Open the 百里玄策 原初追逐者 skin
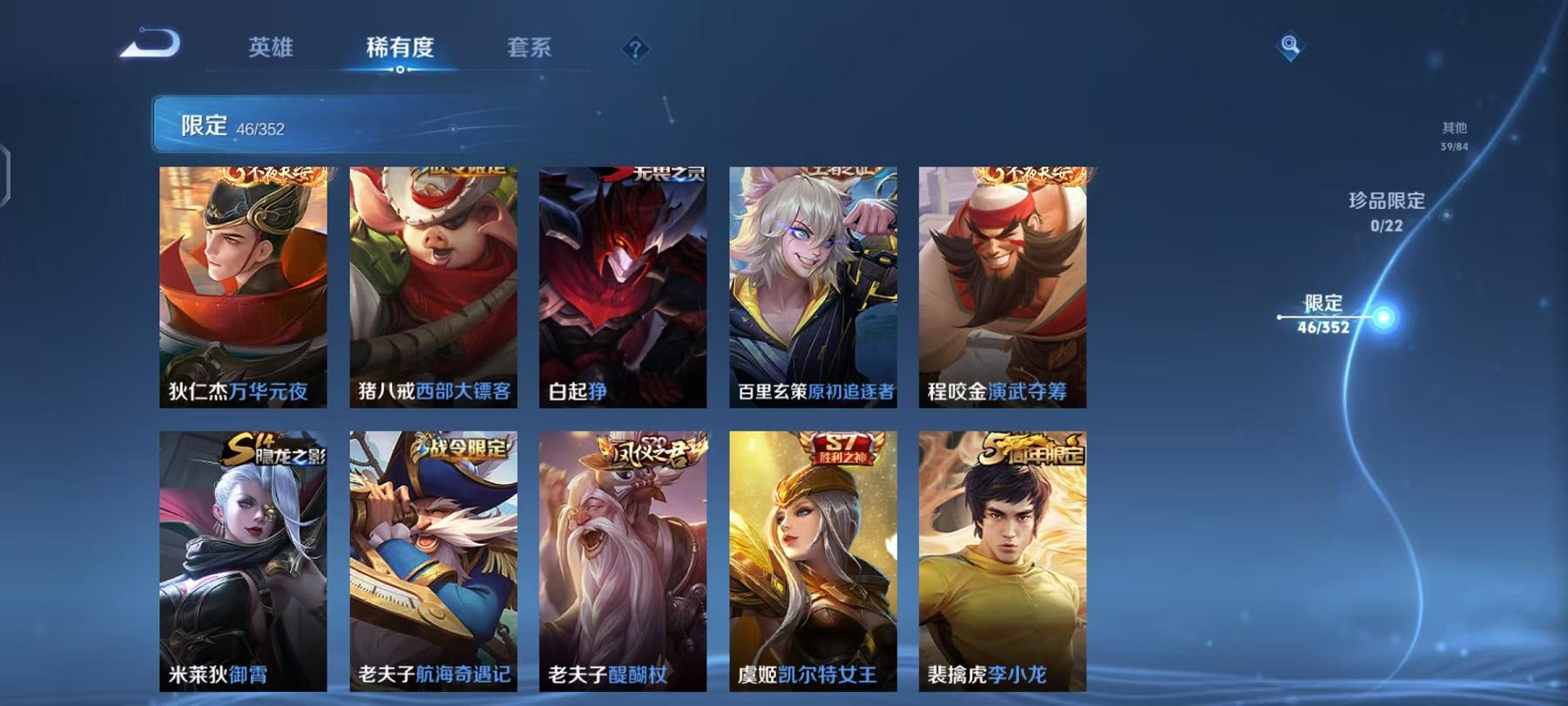Viewport: 1568px width, 706px height. (x=810, y=288)
